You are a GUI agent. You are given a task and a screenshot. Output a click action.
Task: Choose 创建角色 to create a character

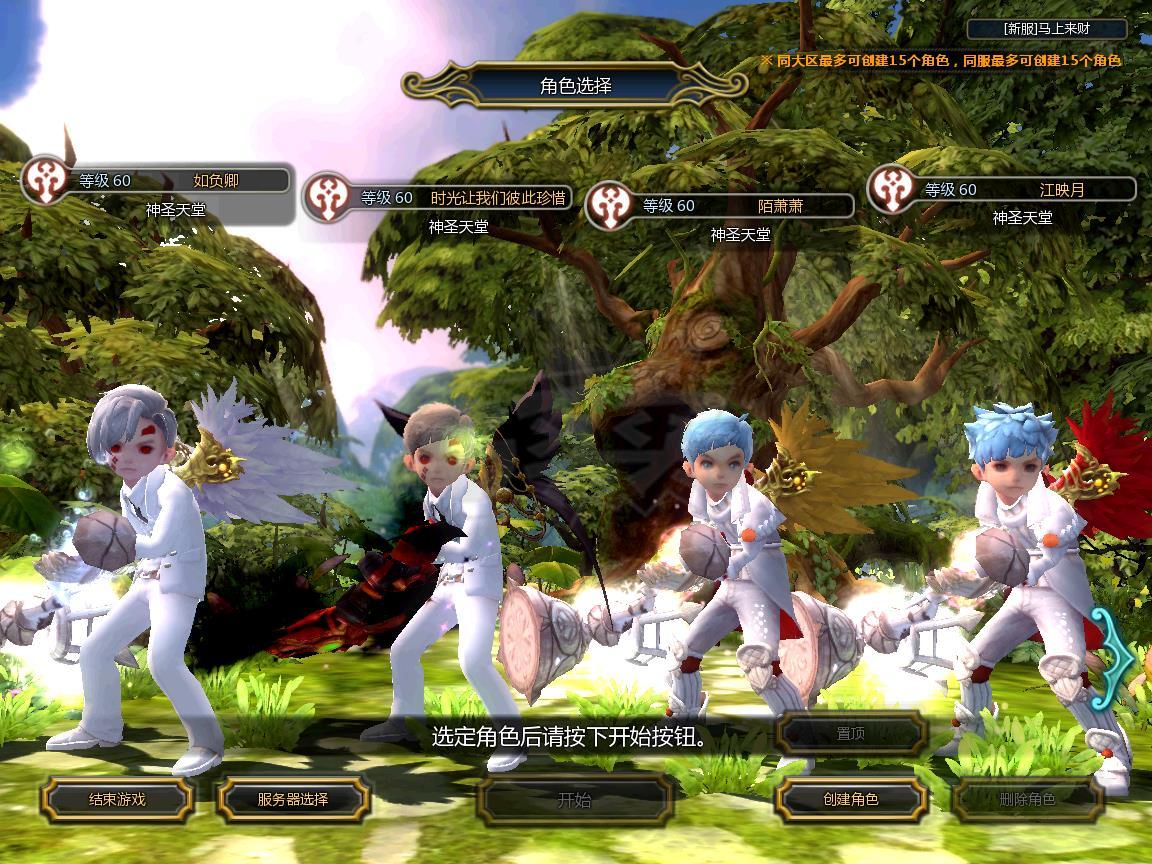[851, 799]
